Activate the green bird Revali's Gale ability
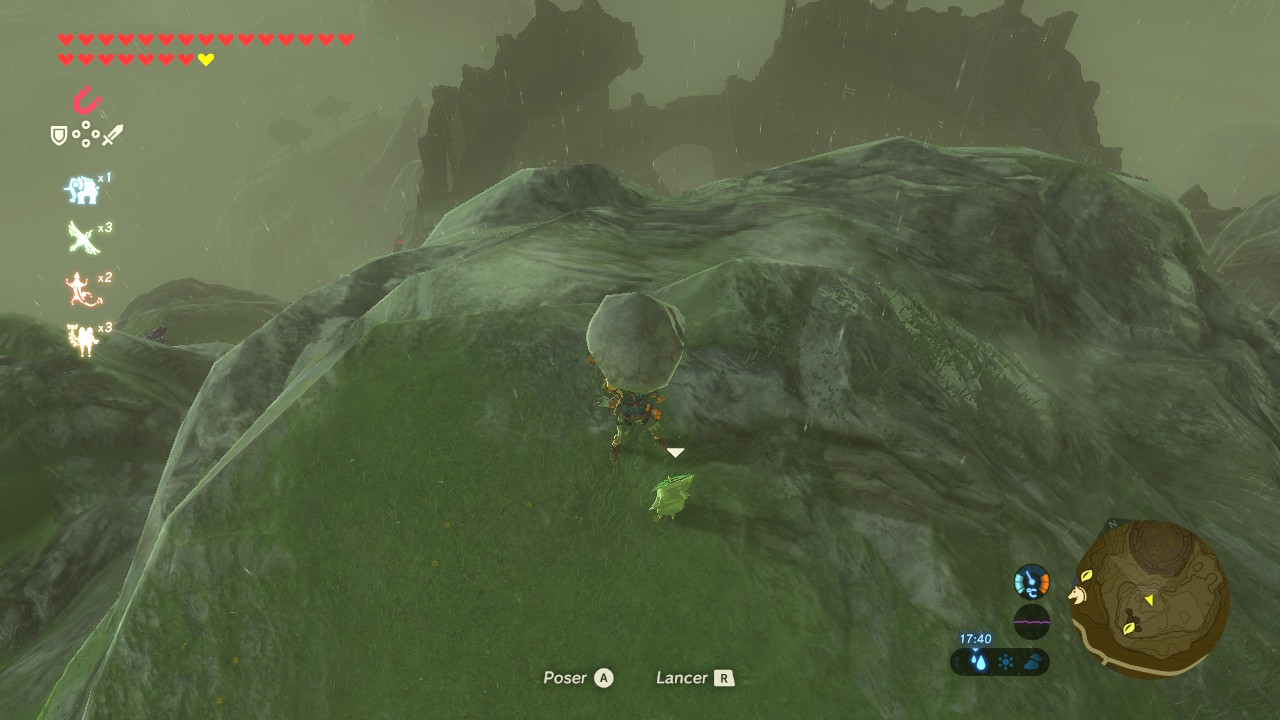The height and width of the screenshot is (720, 1280). point(81,238)
